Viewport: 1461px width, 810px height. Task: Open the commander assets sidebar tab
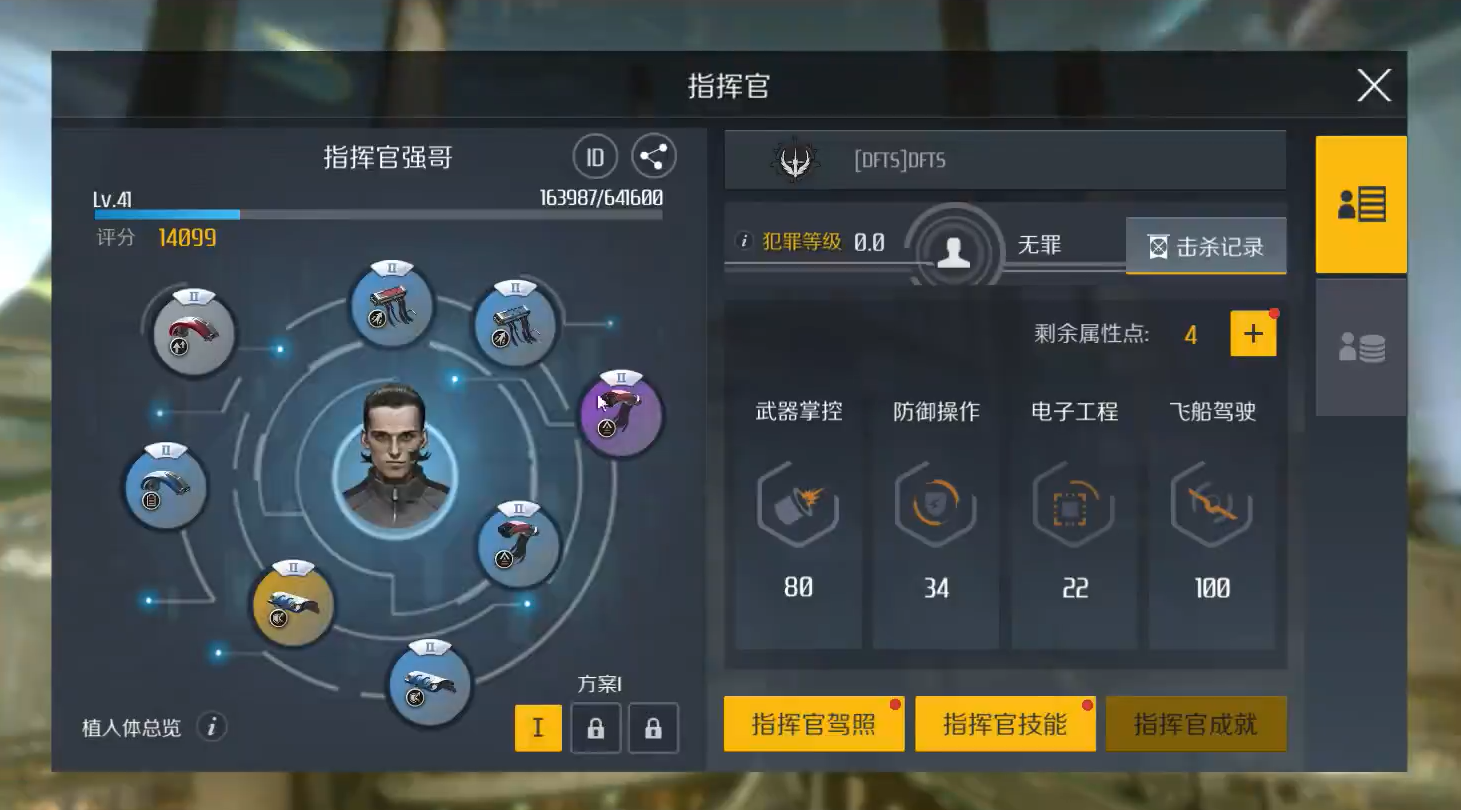pos(1360,345)
